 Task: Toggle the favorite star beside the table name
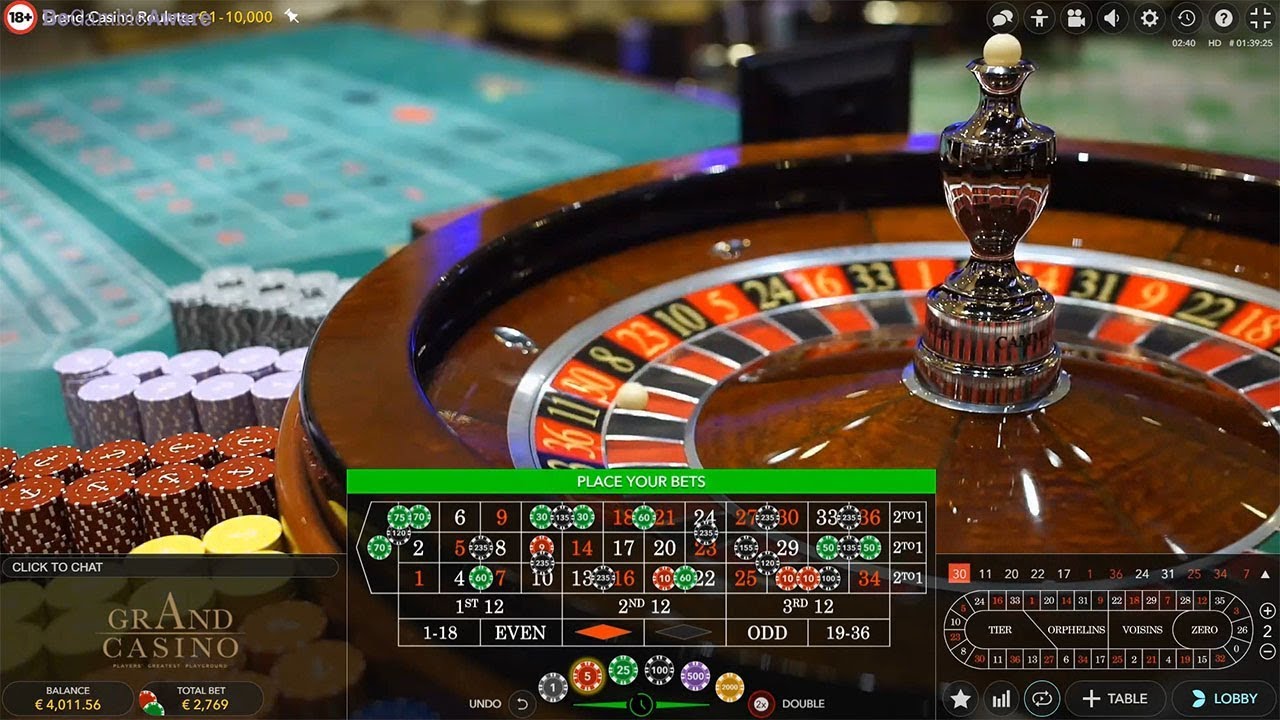(291, 17)
